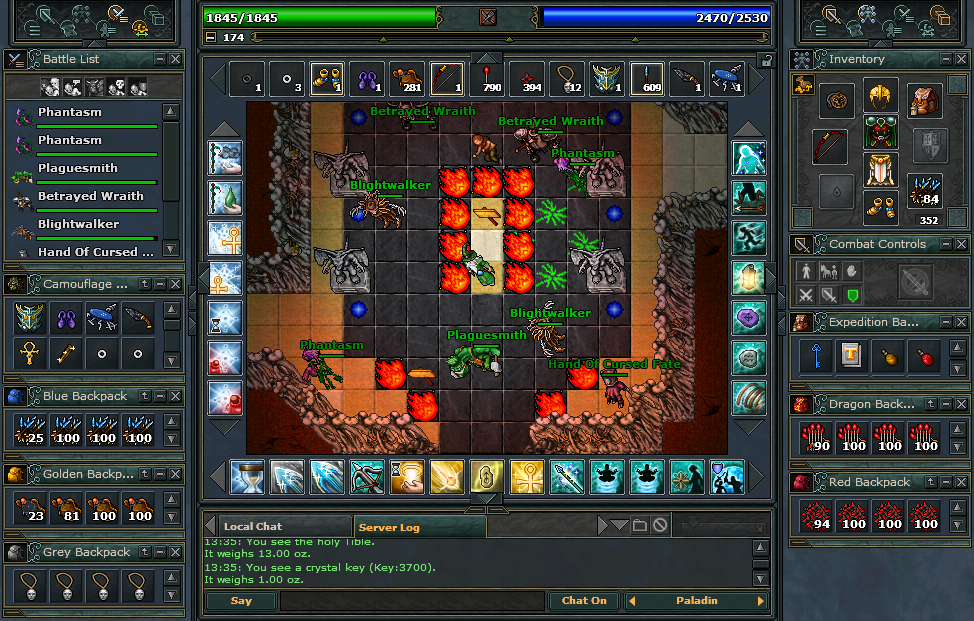Enable the green shield defensive stance
This screenshot has width=974, height=621.
point(853,295)
